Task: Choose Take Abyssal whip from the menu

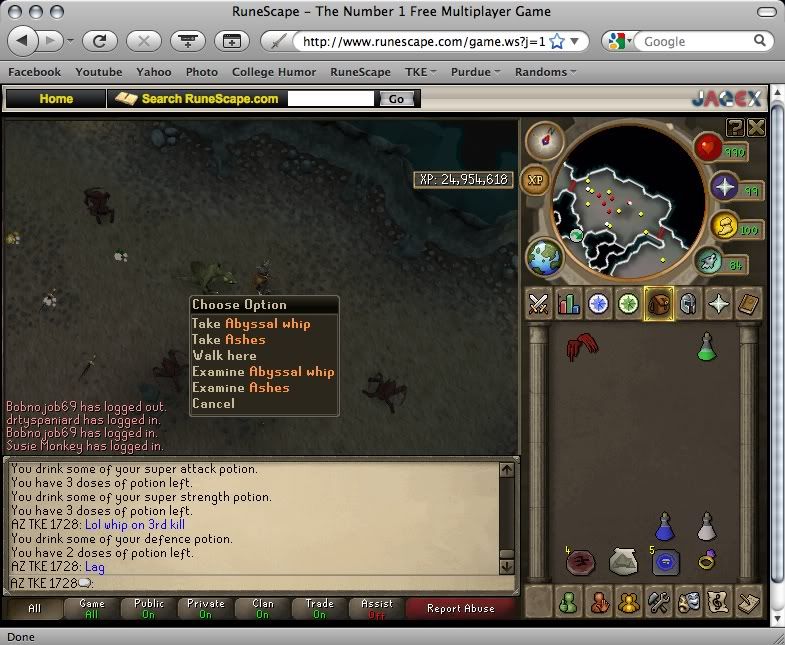Action: (251, 324)
